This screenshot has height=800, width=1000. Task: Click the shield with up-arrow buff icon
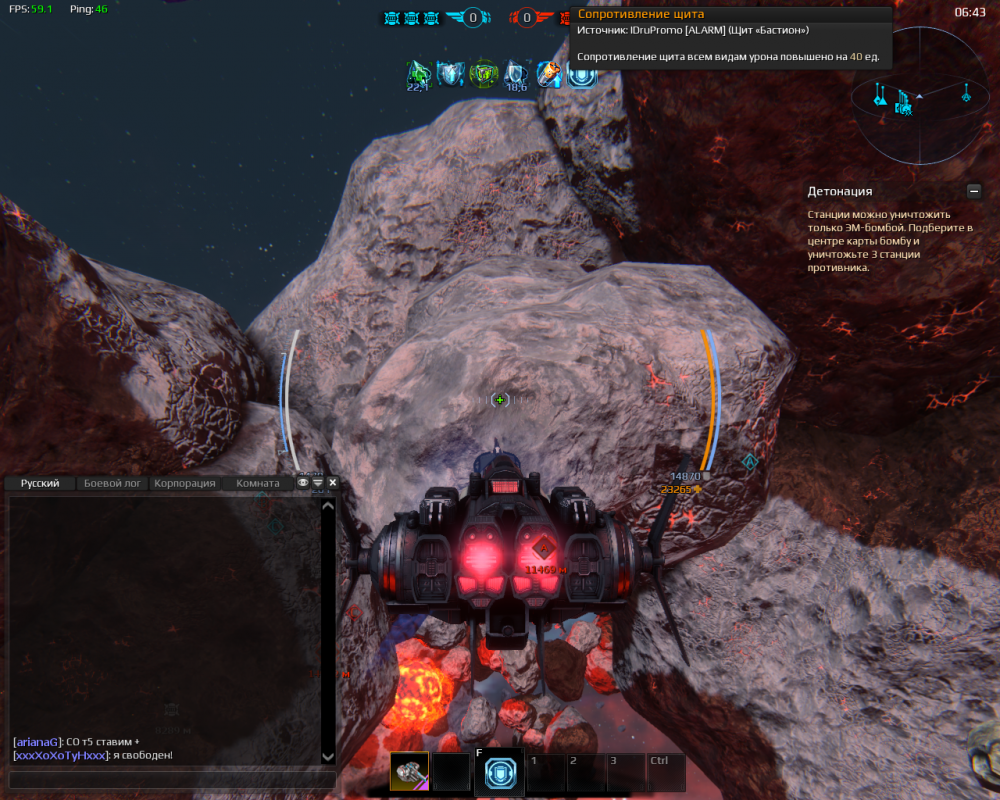pyautogui.click(x=451, y=74)
